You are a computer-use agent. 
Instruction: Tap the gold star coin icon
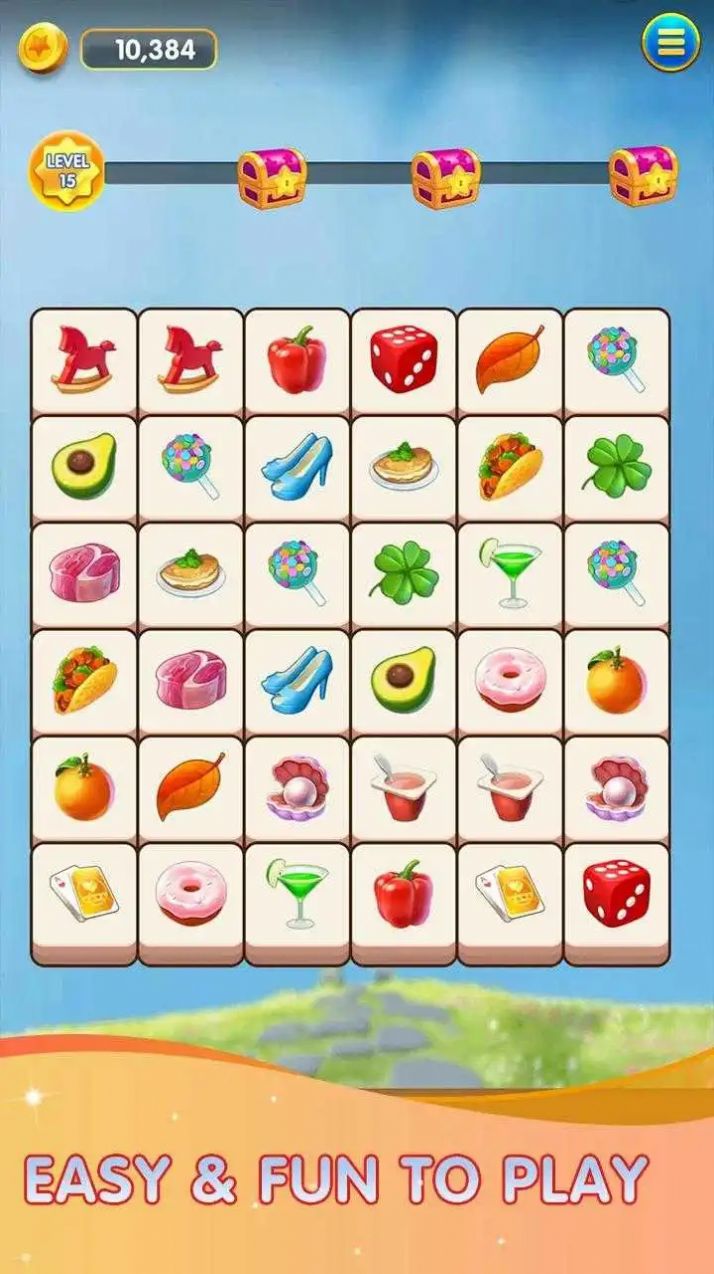point(44,47)
